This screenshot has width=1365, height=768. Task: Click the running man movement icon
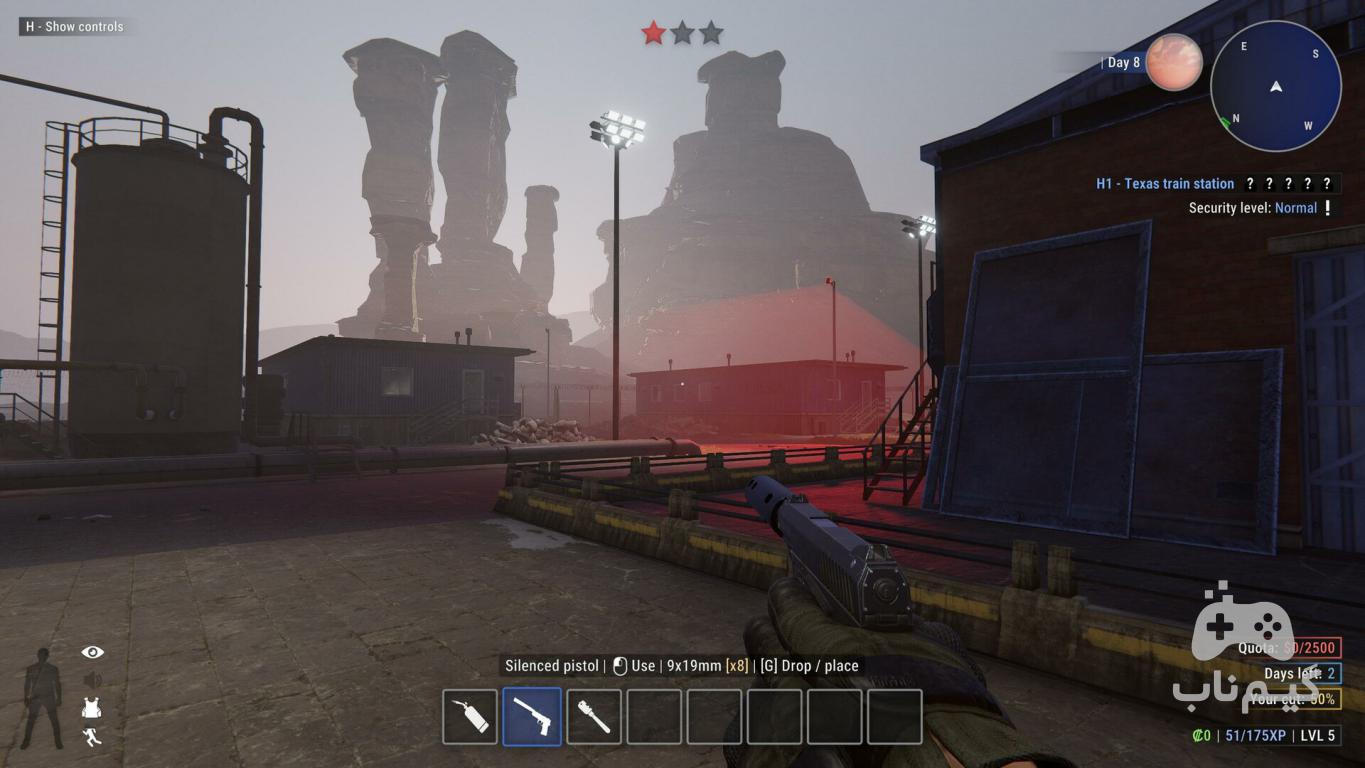click(x=93, y=737)
